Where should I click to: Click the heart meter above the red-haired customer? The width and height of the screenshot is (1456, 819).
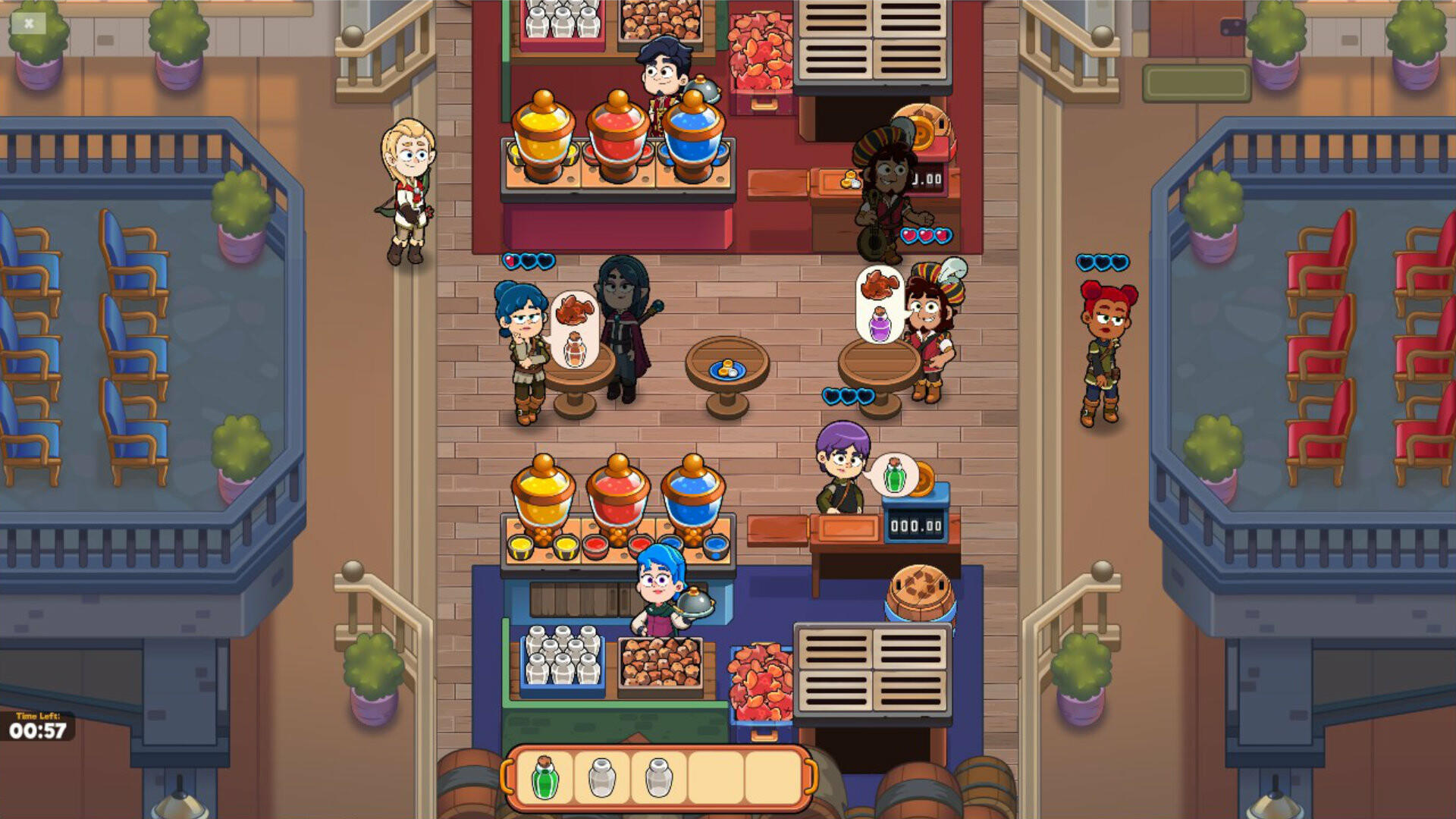(x=1101, y=262)
